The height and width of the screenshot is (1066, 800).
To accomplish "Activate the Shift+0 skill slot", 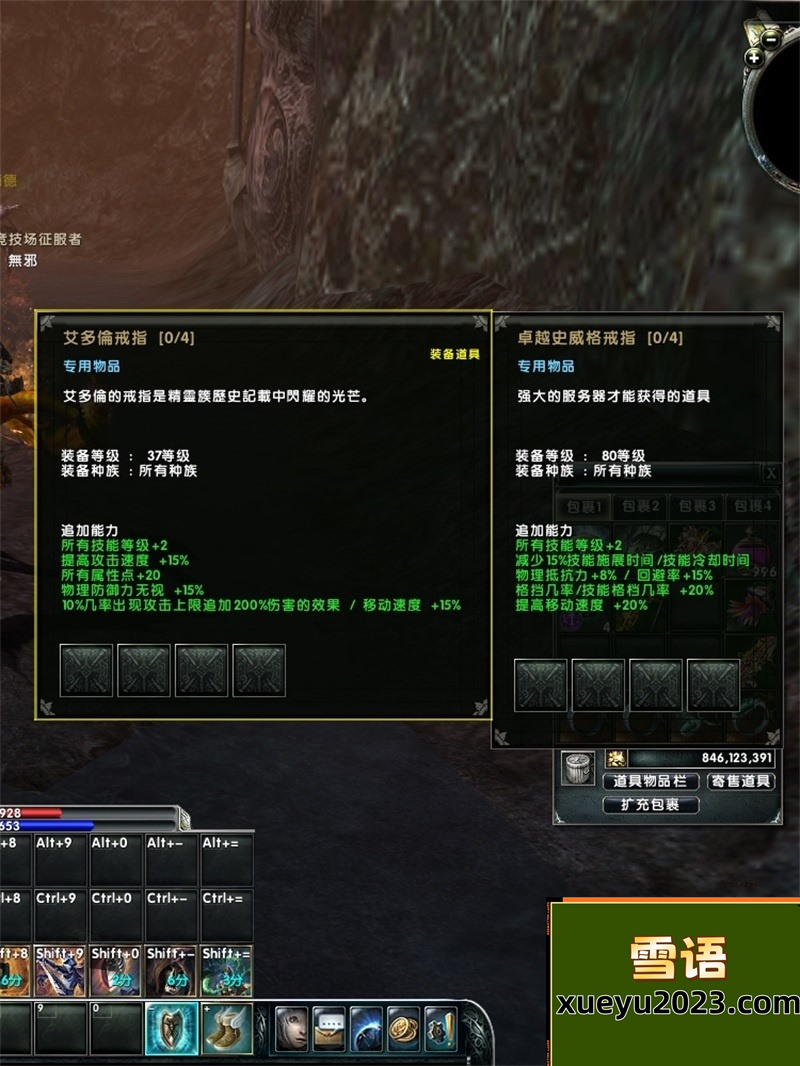I will 116,971.
